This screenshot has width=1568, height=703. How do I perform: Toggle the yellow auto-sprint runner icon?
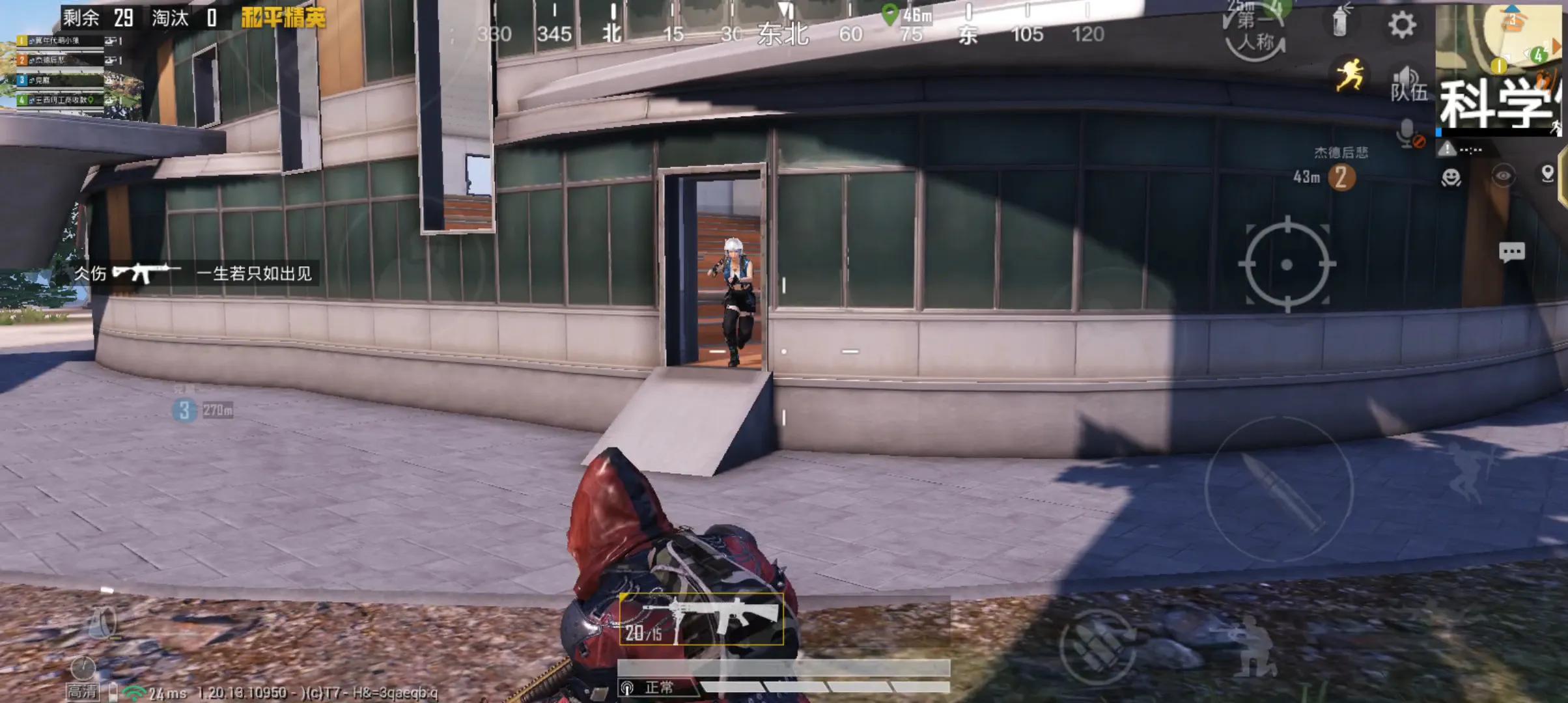pos(1349,75)
